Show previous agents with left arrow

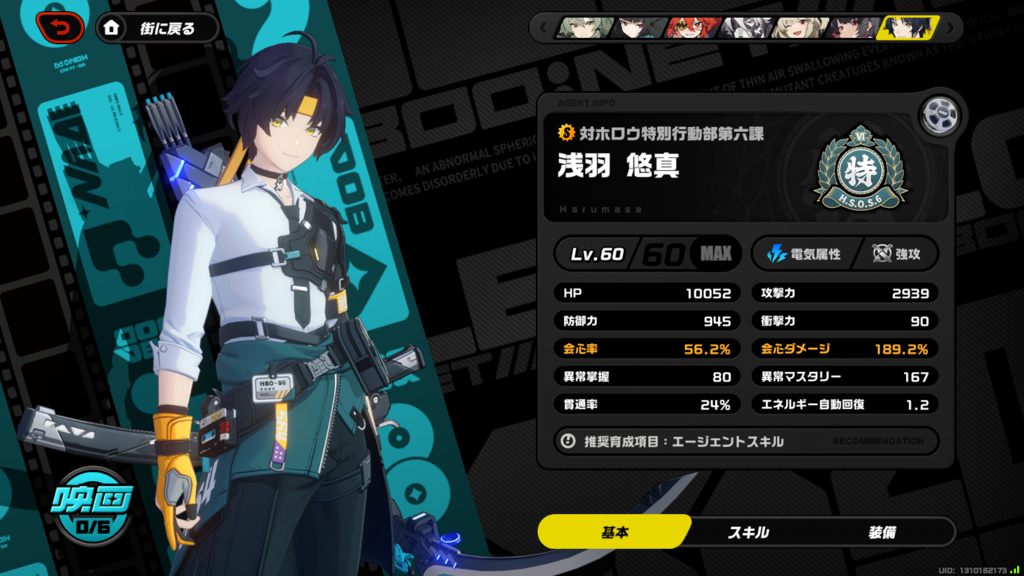543,27
